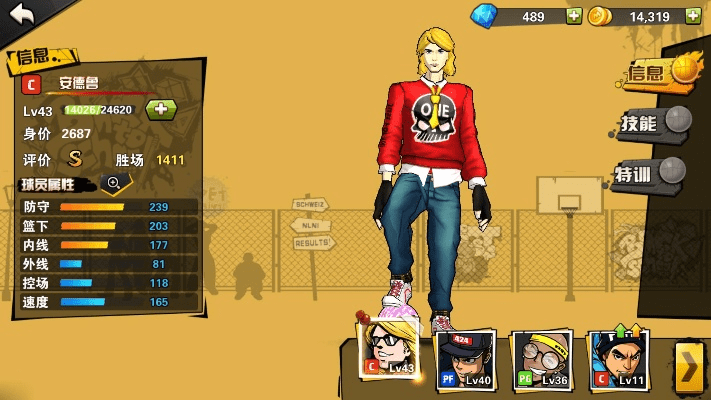Select the Lv43 blonde center portrait
This screenshot has width=711, height=400.
(x=388, y=351)
